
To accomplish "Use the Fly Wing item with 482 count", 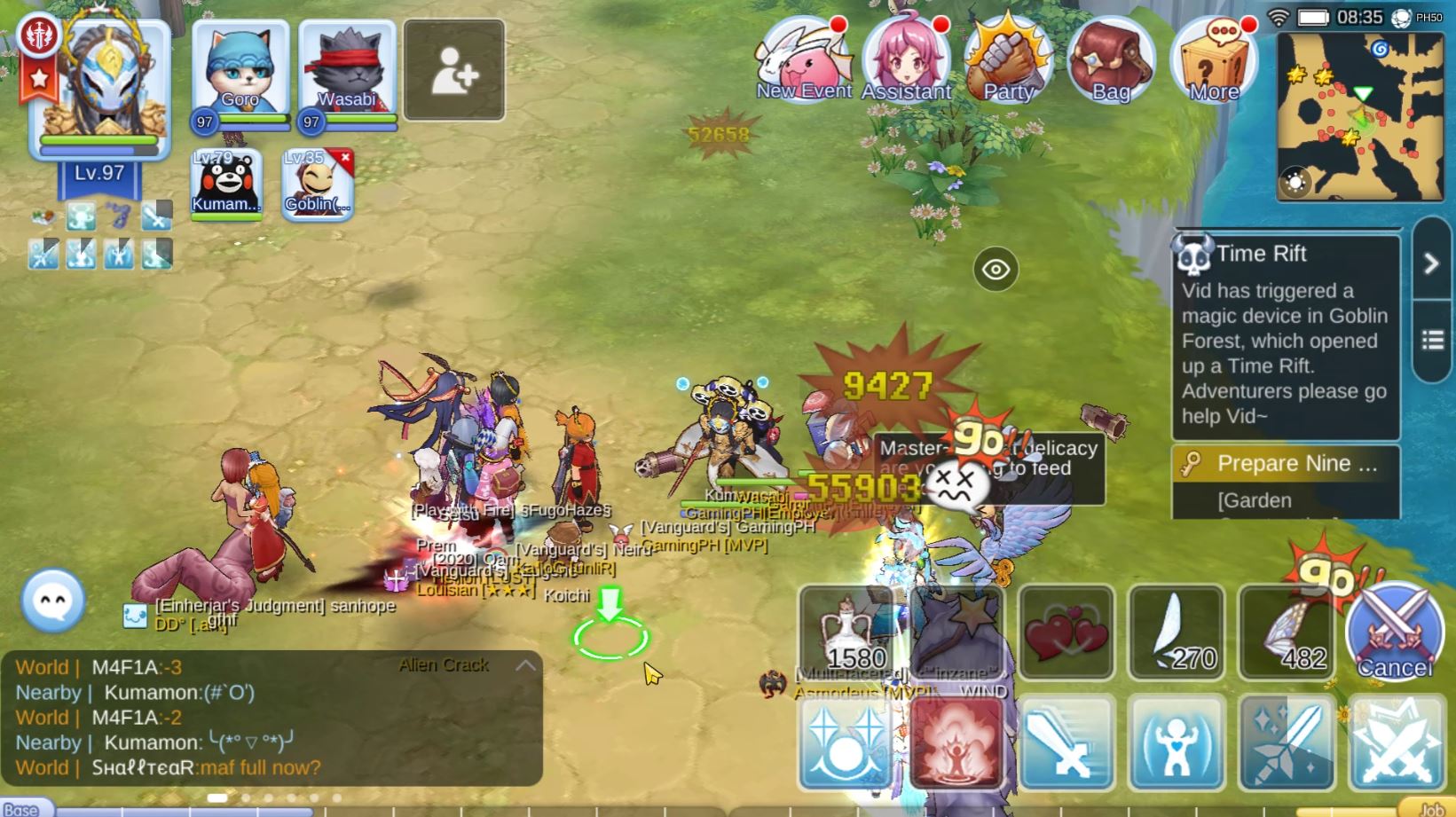I will (1286, 632).
